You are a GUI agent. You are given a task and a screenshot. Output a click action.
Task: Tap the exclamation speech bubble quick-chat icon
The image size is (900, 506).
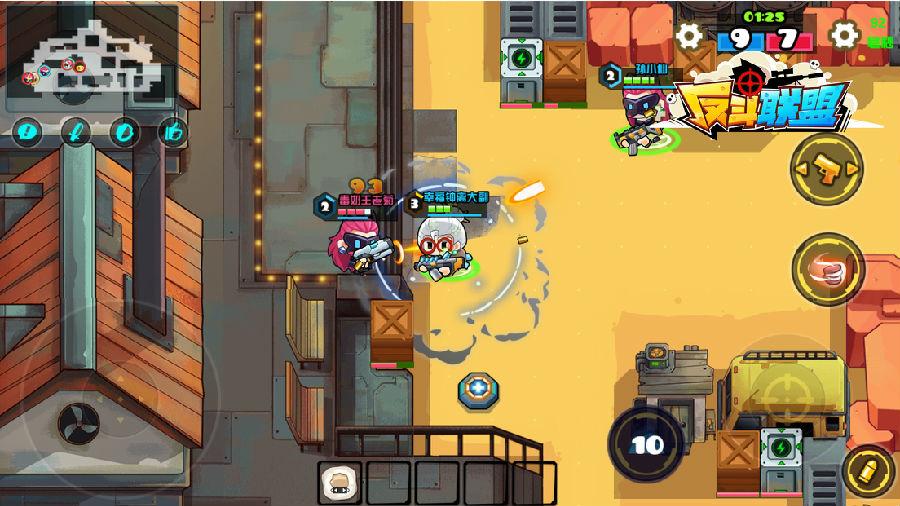(27, 131)
